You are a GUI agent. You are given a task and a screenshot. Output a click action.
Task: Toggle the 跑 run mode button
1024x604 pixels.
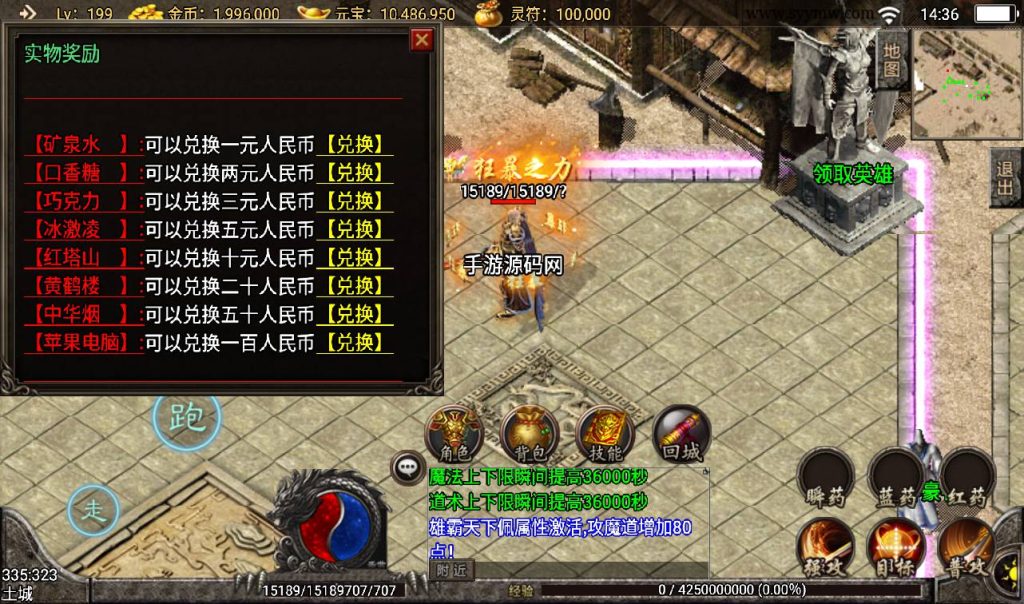186,418
